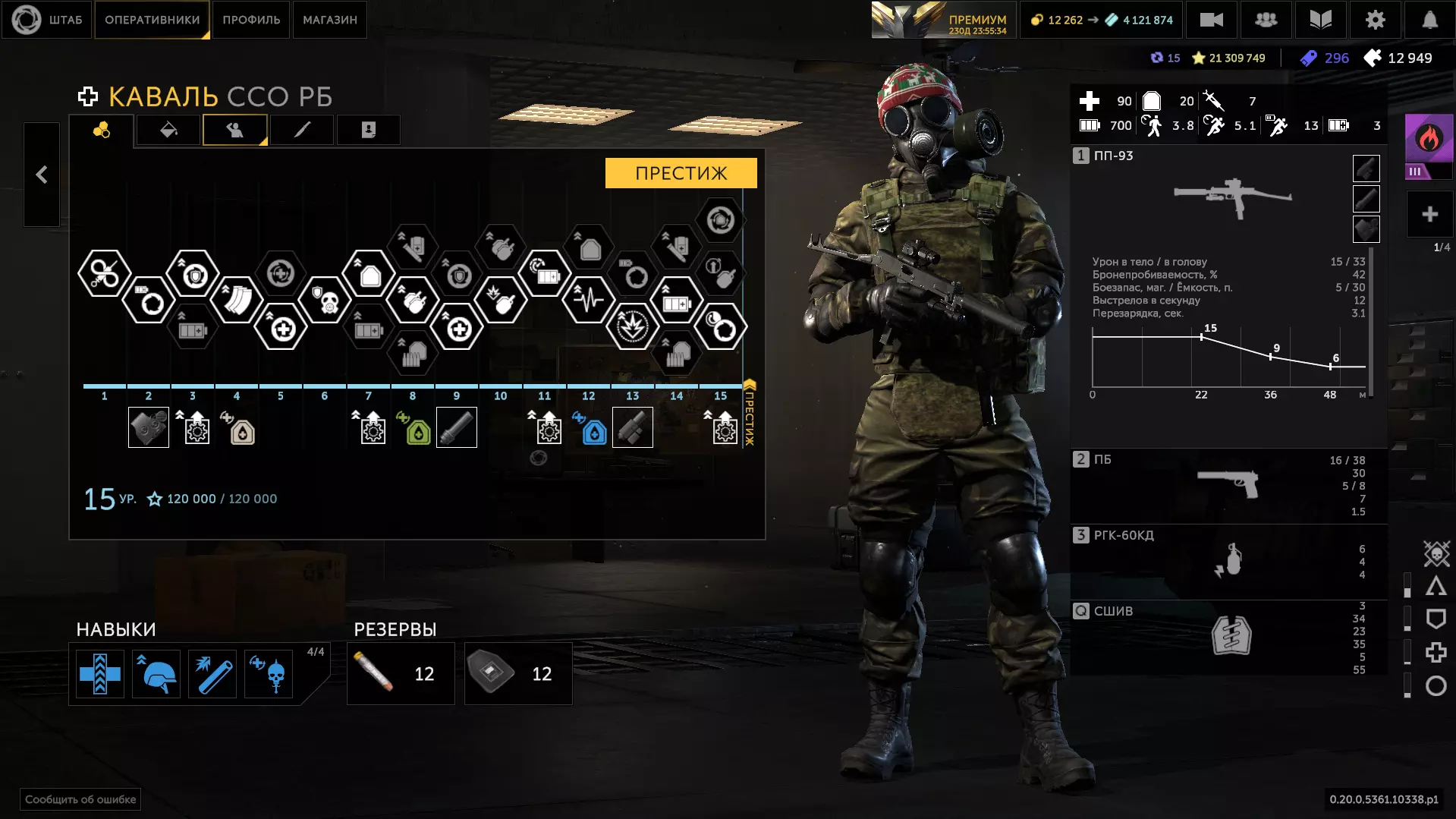Select the blue helmet skill icon
The height and width of the screenshot is (819, 1456).
(156, 674)
